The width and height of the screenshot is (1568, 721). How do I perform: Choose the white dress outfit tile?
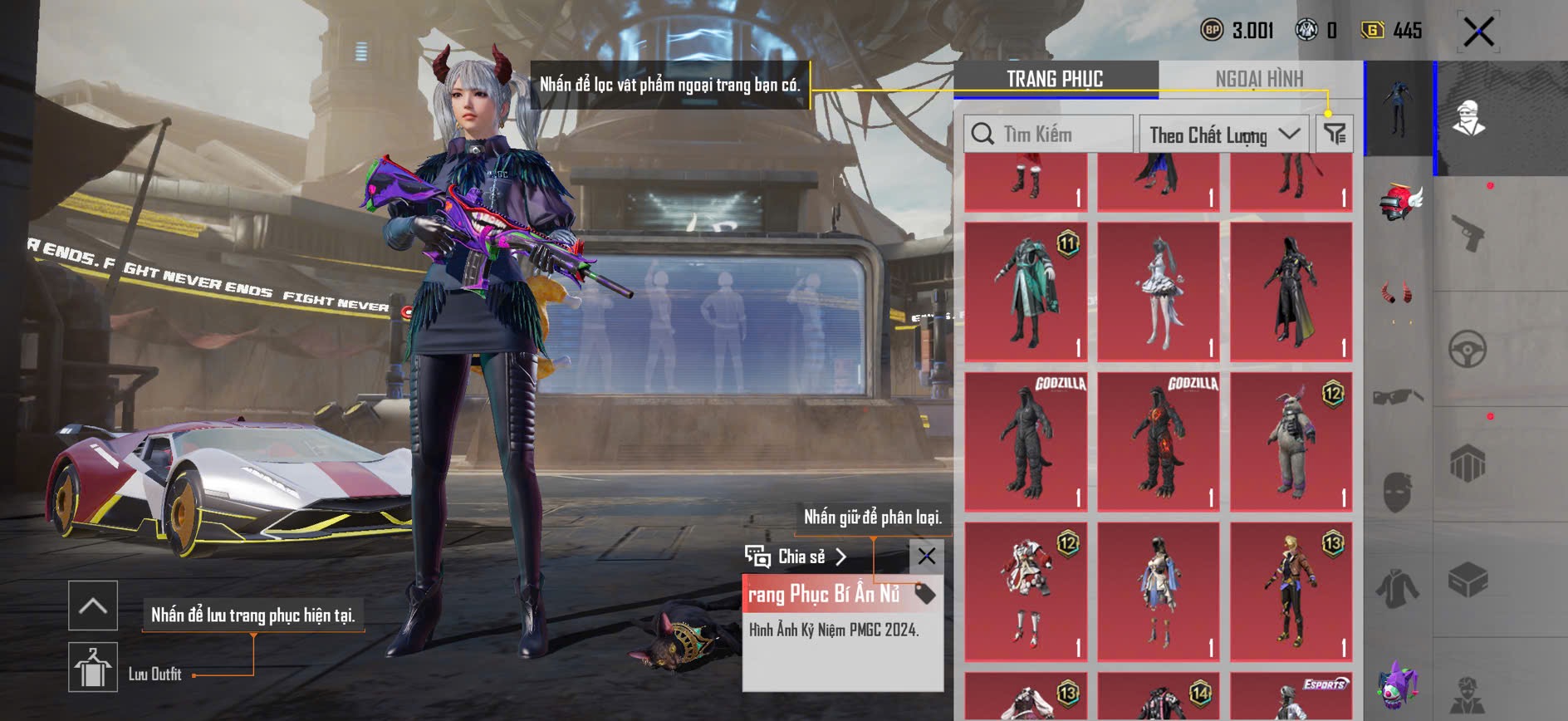1158,292
